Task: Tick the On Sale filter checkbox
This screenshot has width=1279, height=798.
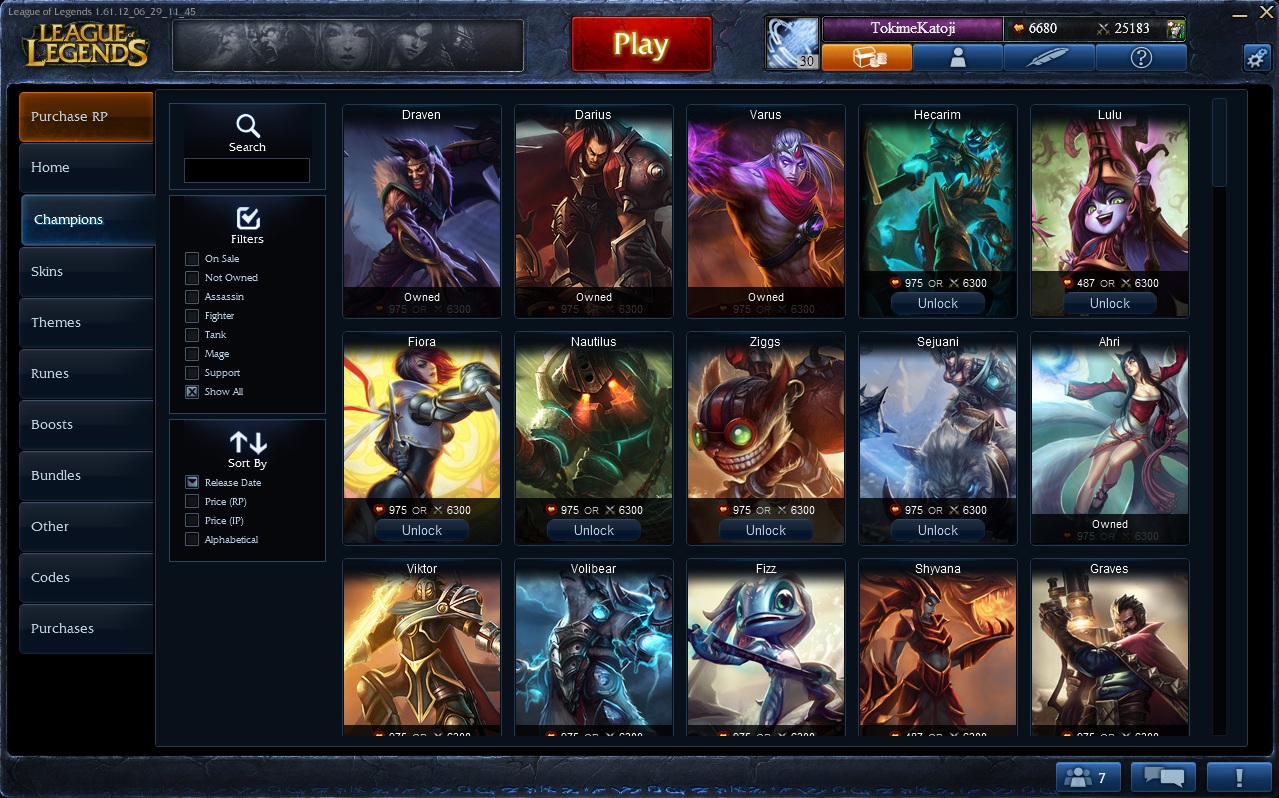Action: [x=192, y=259]
